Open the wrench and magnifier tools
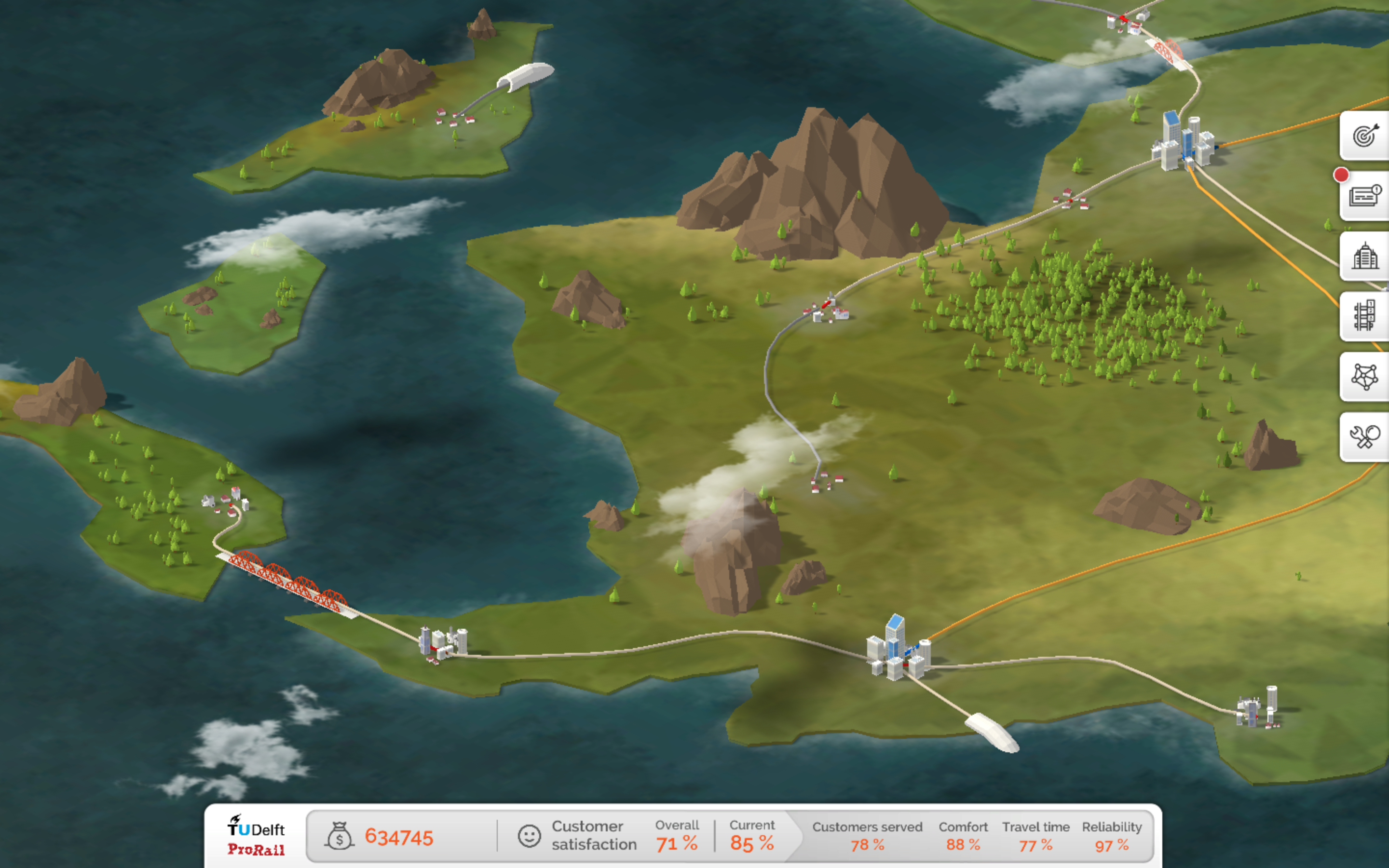The width and height of the screenshot is (1389, 868). coord(1365,437)
